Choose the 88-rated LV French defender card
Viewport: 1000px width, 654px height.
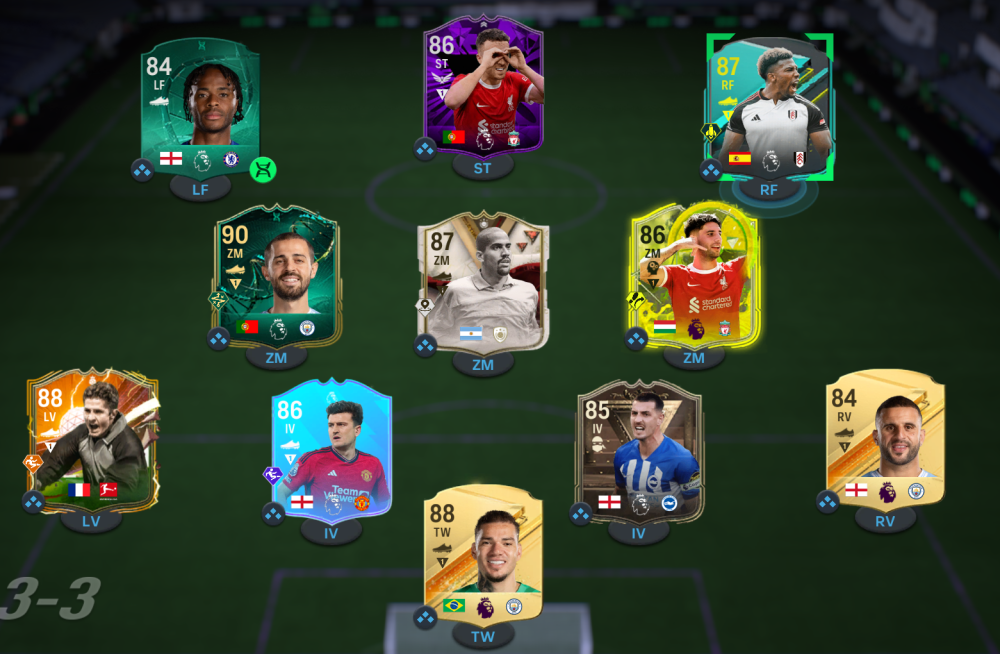point(92,438)
